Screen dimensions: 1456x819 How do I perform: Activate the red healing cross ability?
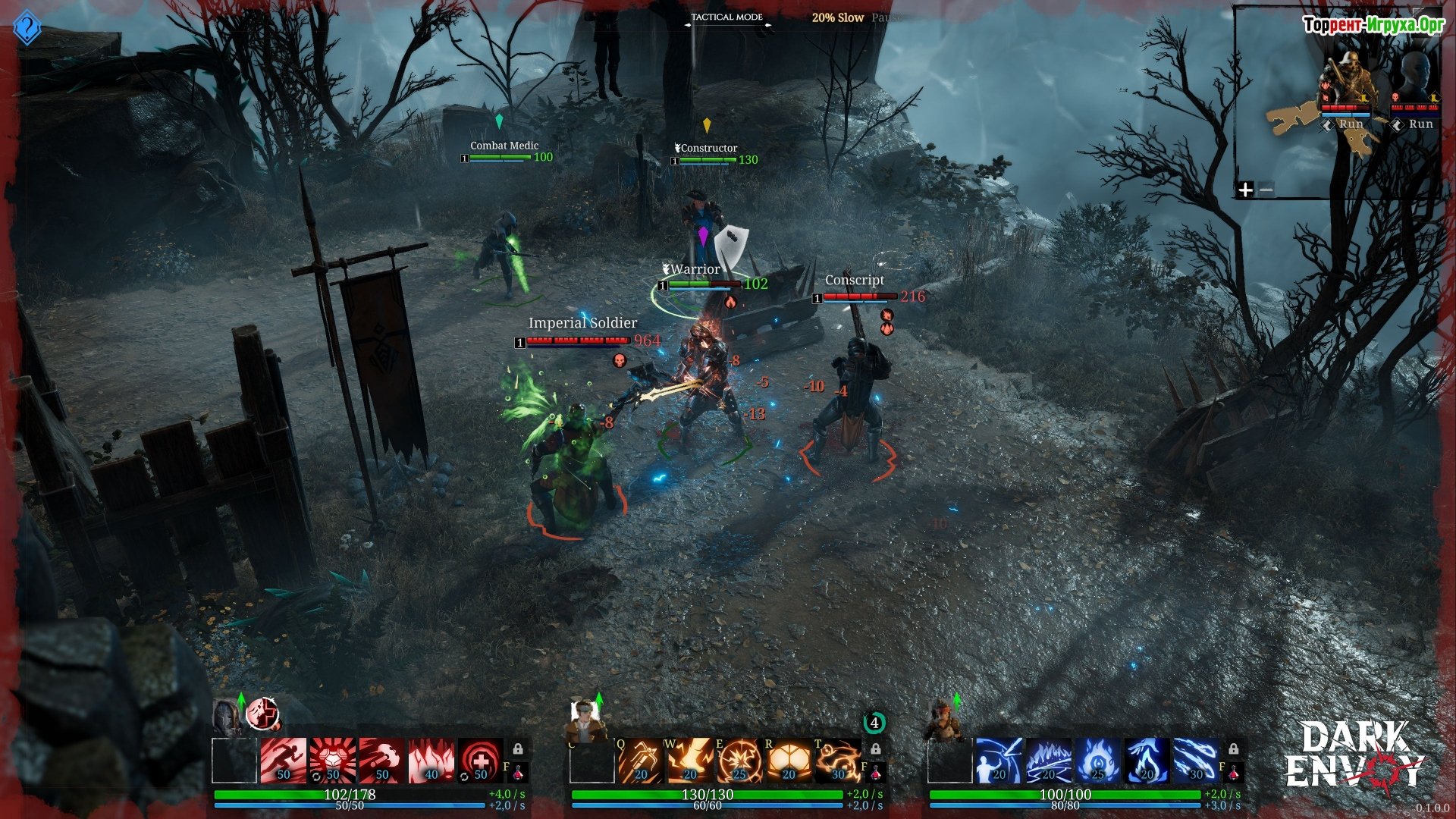pos(481,761)
